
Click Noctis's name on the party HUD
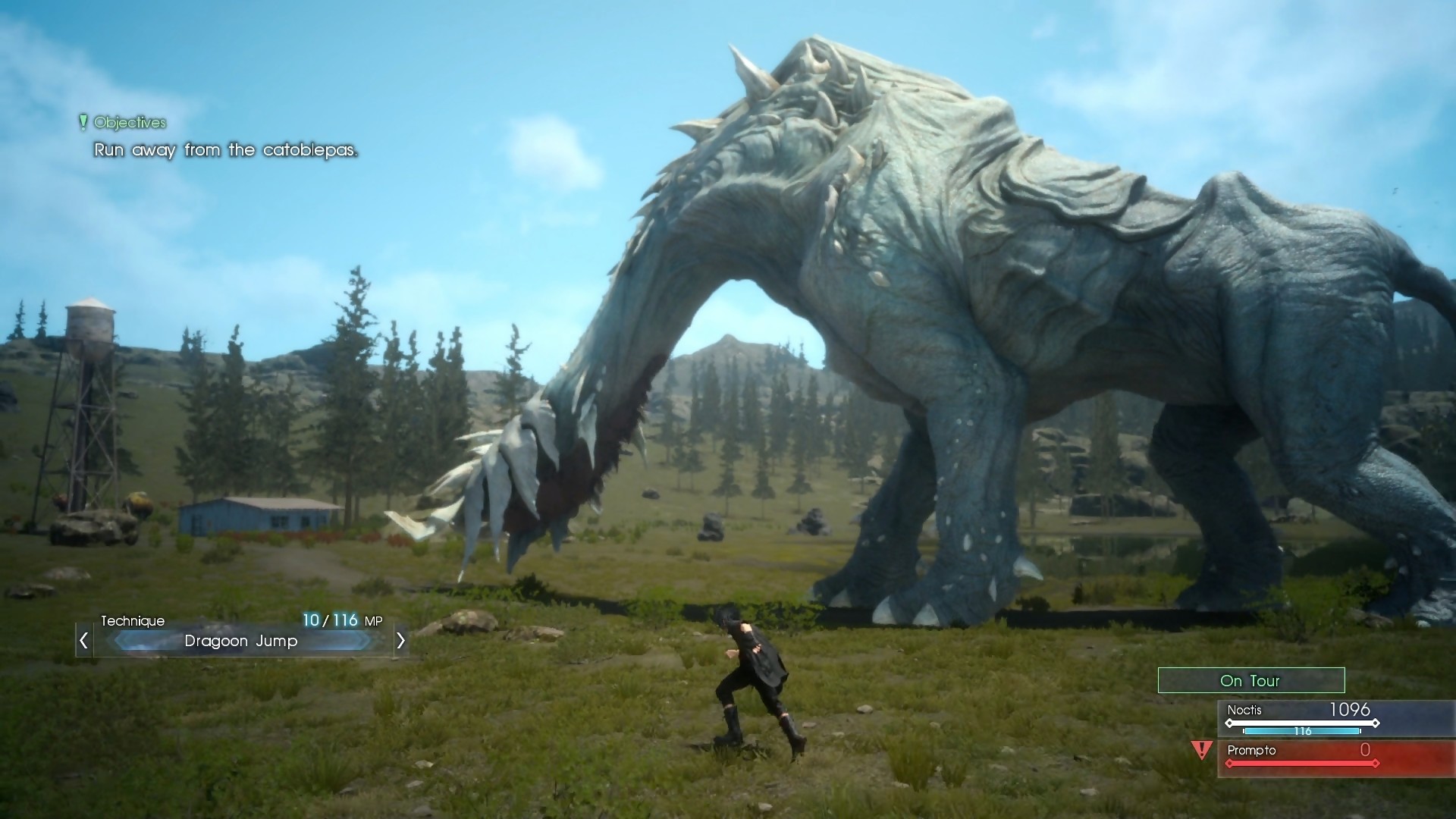[x=1246, y=711]
